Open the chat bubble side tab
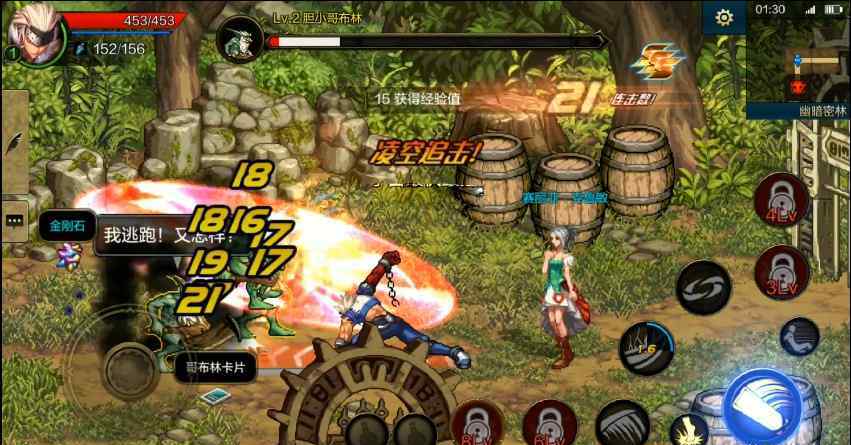851x445 pixels. coord(14,218)
